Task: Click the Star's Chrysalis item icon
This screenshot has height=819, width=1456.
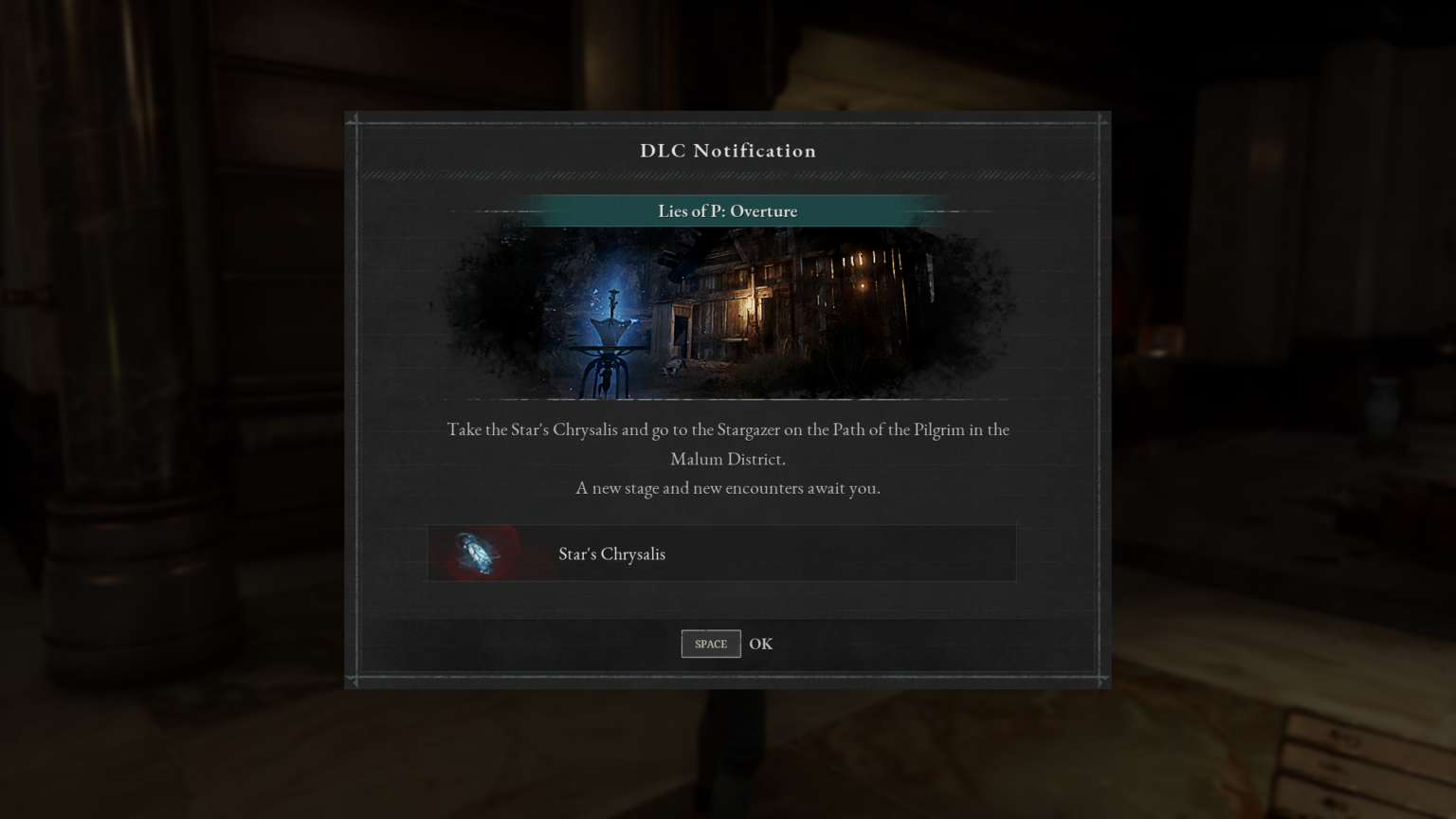Action: (x=477, y=553)
